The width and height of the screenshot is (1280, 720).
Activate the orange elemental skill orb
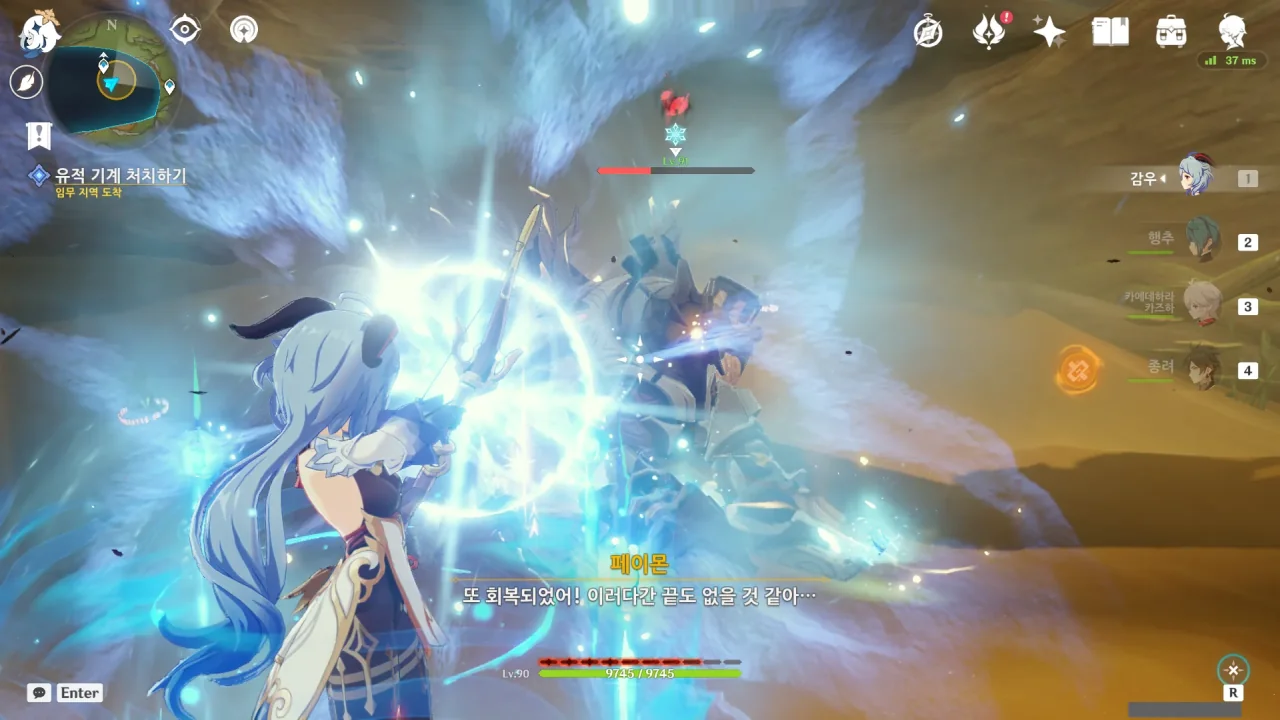point(1078,370)
